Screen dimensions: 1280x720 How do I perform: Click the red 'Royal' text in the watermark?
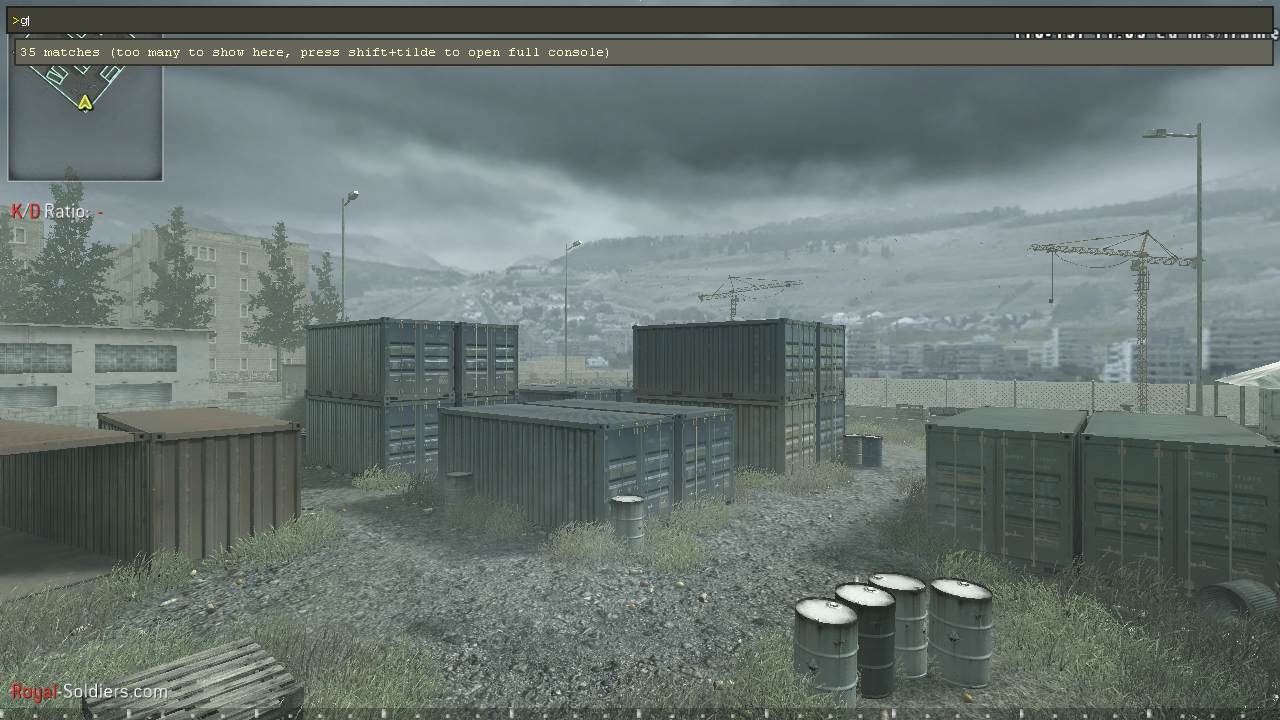(x=34, y=690)
